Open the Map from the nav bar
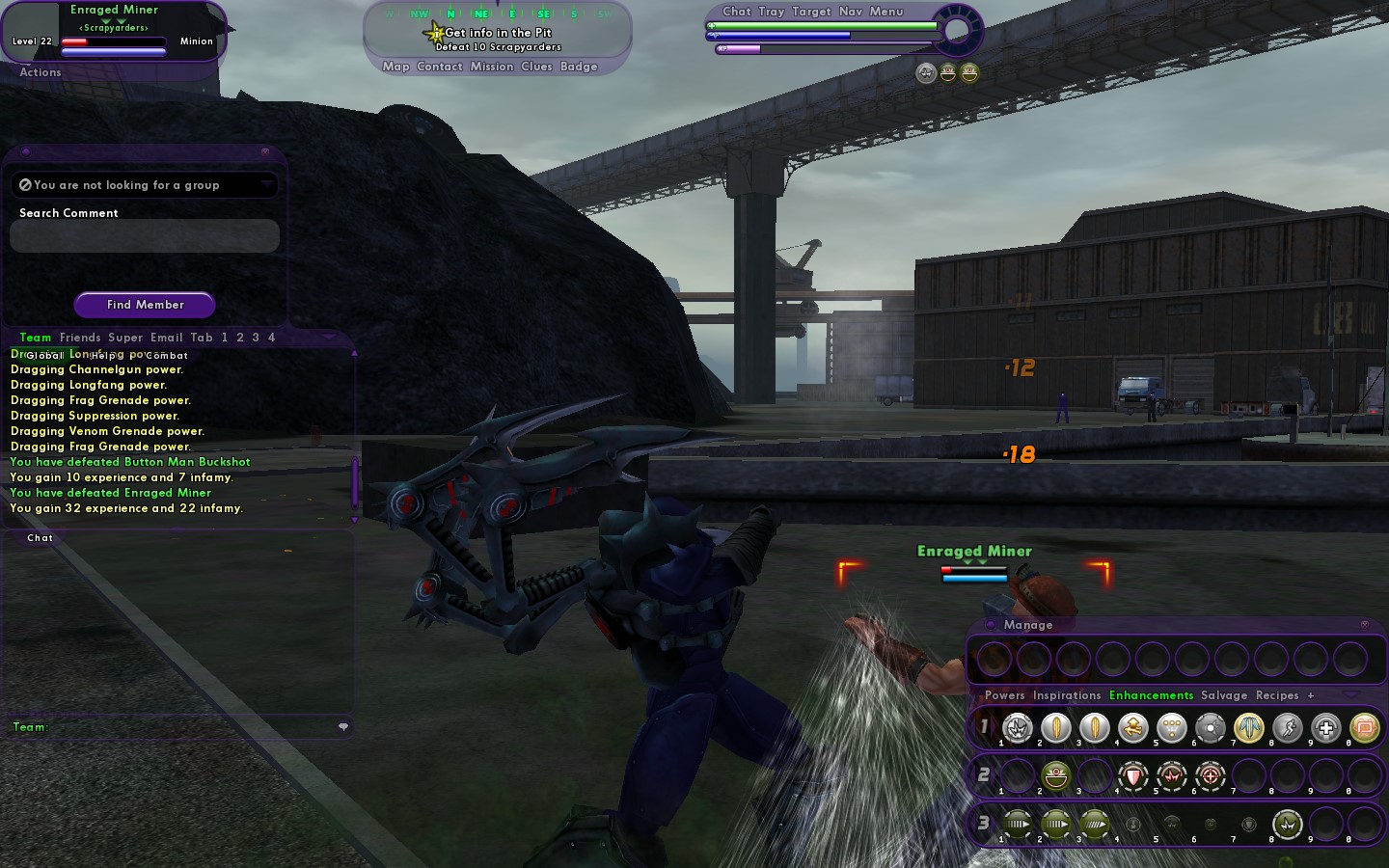This screenshot has height=868, width=1389. pyautogui.click(x=395, y=67)
